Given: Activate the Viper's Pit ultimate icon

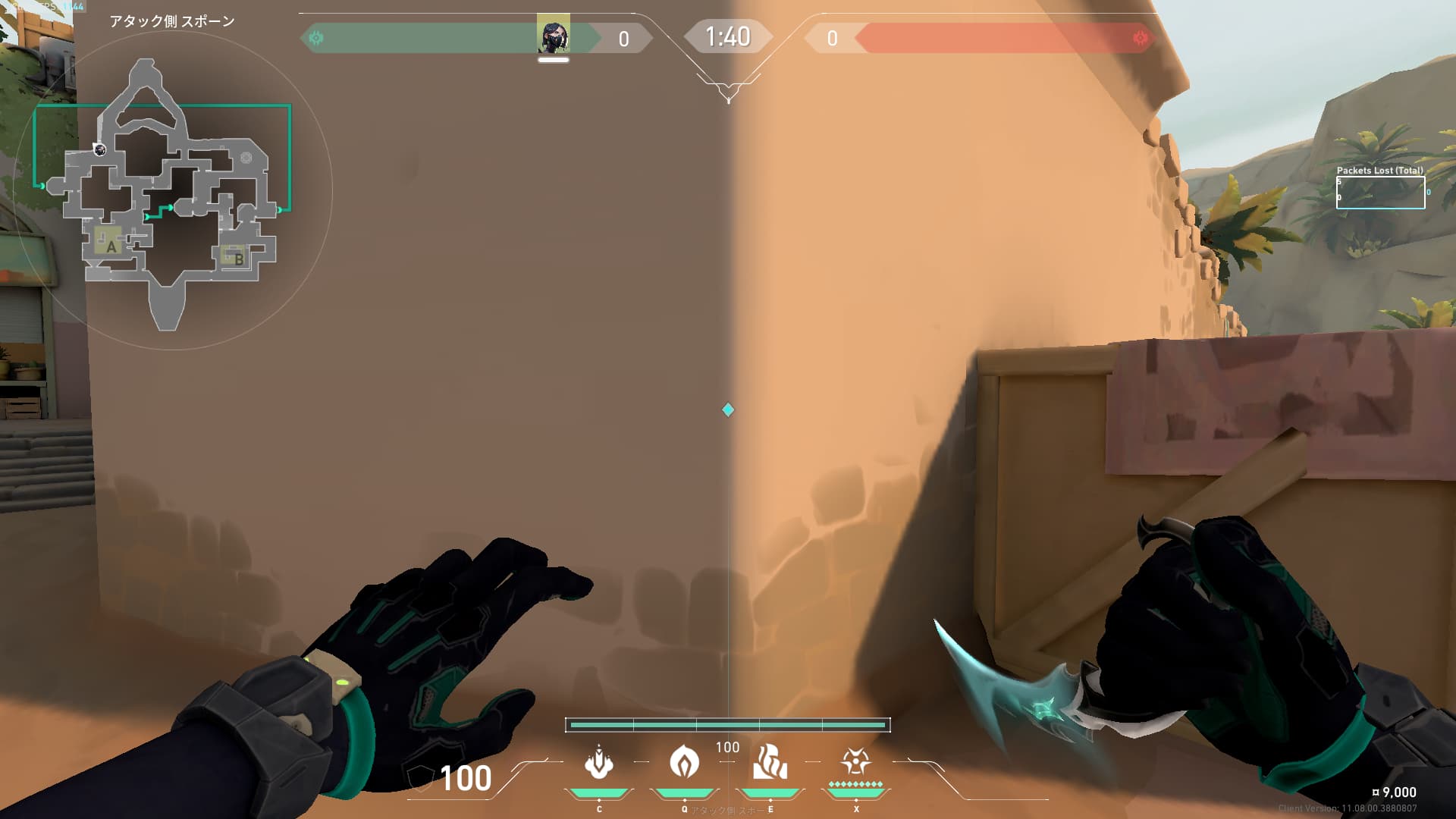Looking at the screenshot, I should pos(855,761).
